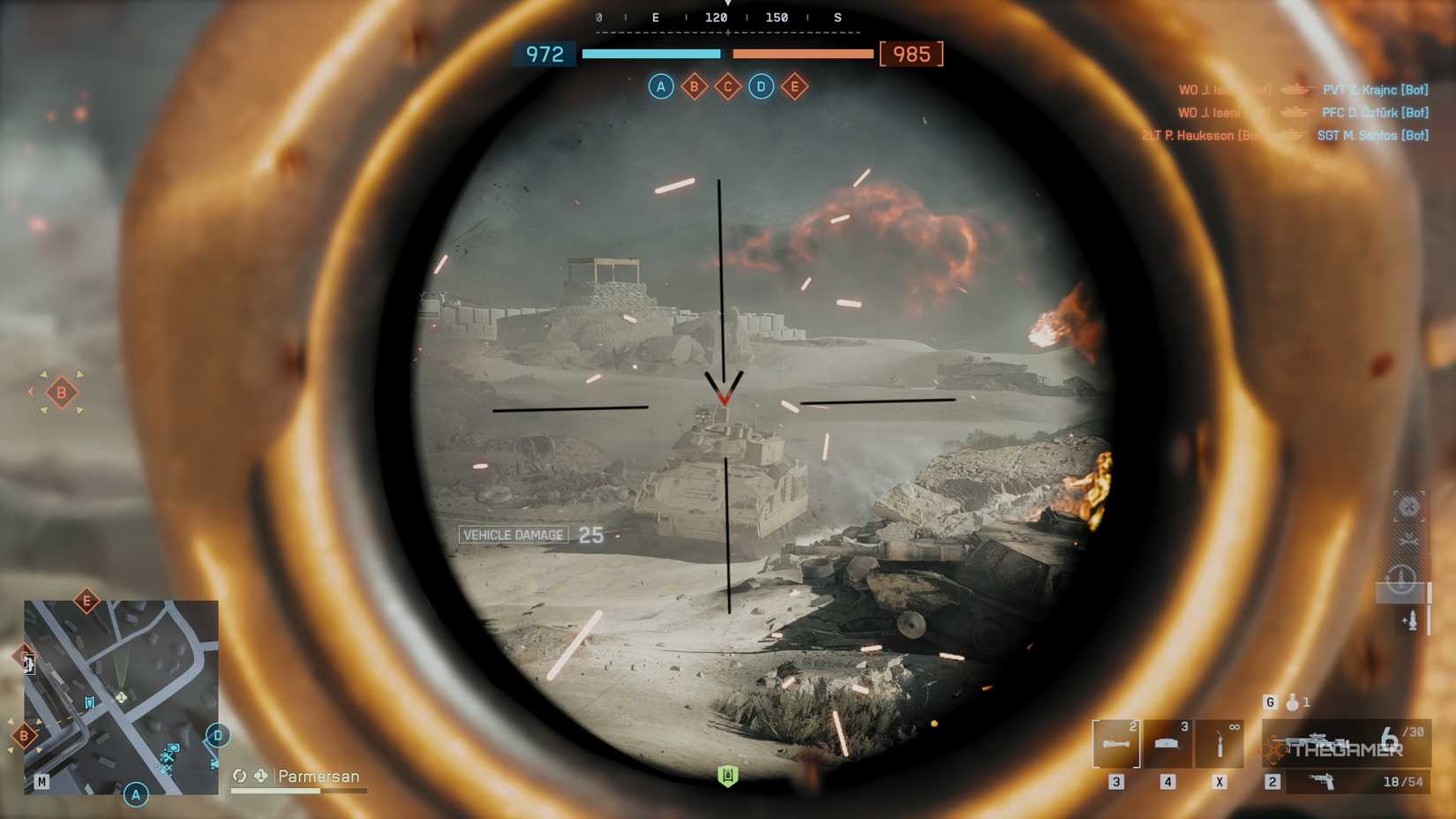
Task: Select capture point C at top HUD
Action: [x=728, y=86]
